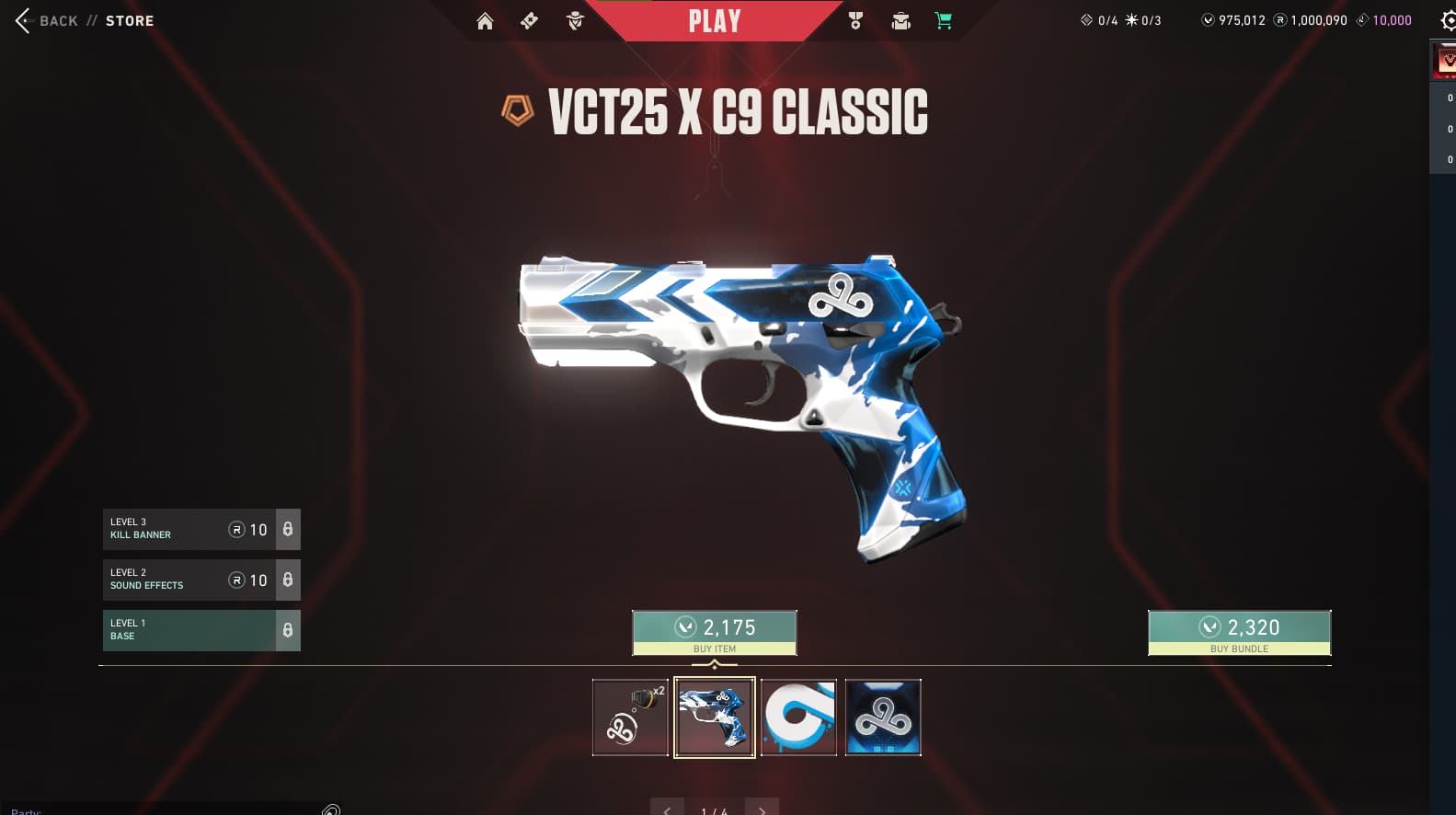Buy the bundle for 2,320 points
This screenshot has width=1456, height=815.
click(1238, 633)
